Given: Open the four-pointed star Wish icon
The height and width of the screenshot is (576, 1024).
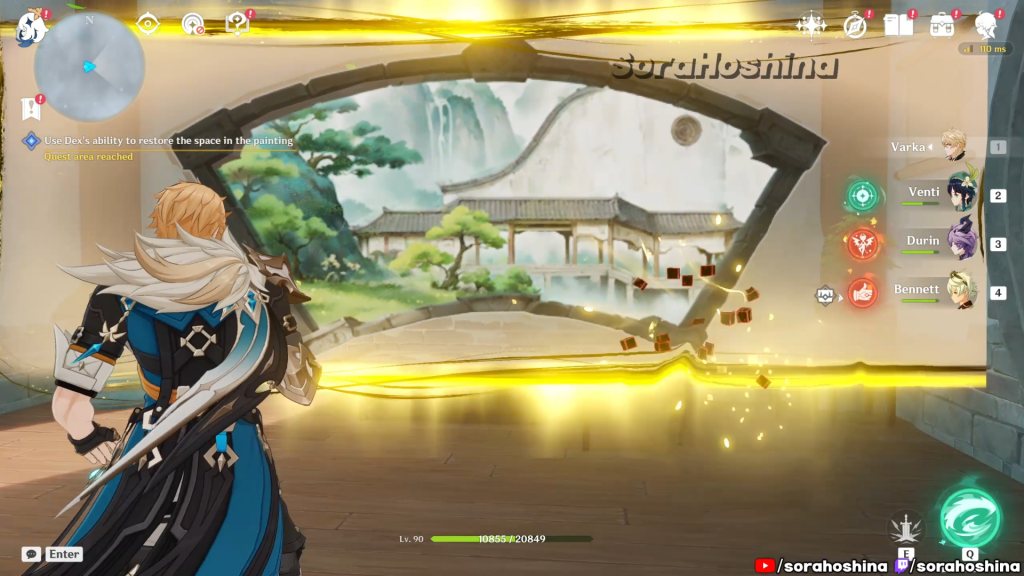Looking at the screenshot, I should 809,24.
